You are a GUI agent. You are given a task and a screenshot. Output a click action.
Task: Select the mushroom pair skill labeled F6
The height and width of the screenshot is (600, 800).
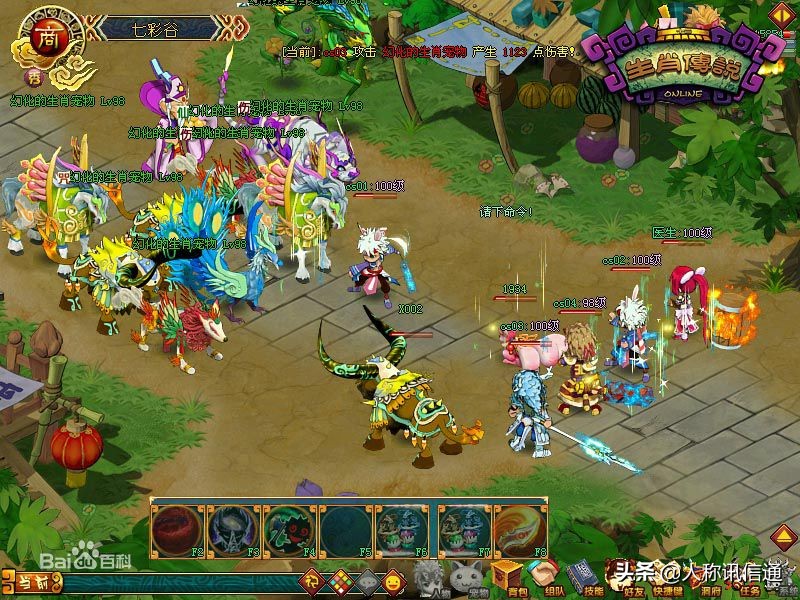pos(401,529)
